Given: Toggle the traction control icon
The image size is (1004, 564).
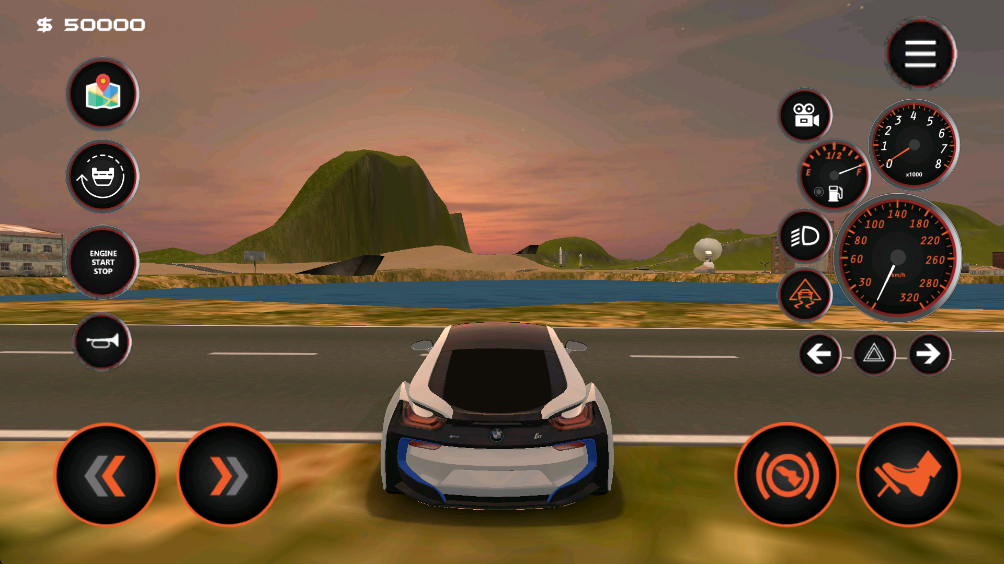Looking at the screenshot, I should point(805,295).
